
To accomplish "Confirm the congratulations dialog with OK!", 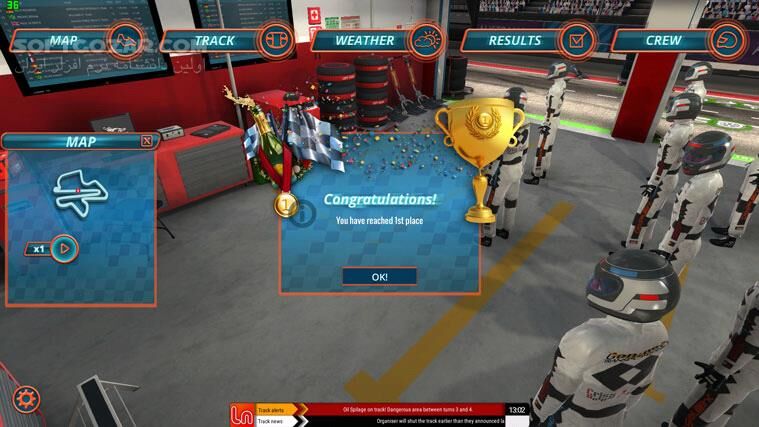I will coord(379,276).
